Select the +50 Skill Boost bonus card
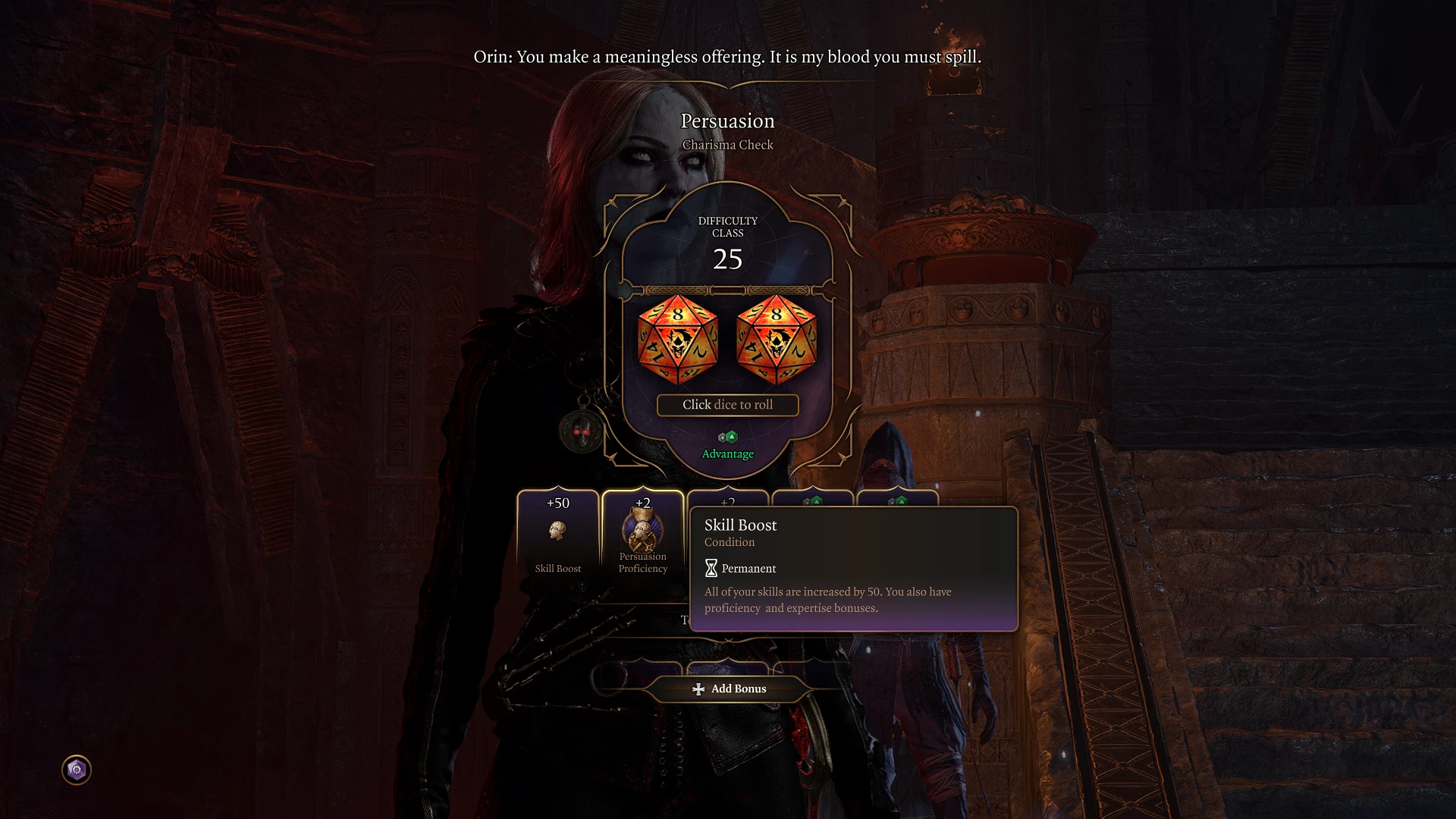The width and height of the screenshot is (1456, 819). (x=558, y=535)
